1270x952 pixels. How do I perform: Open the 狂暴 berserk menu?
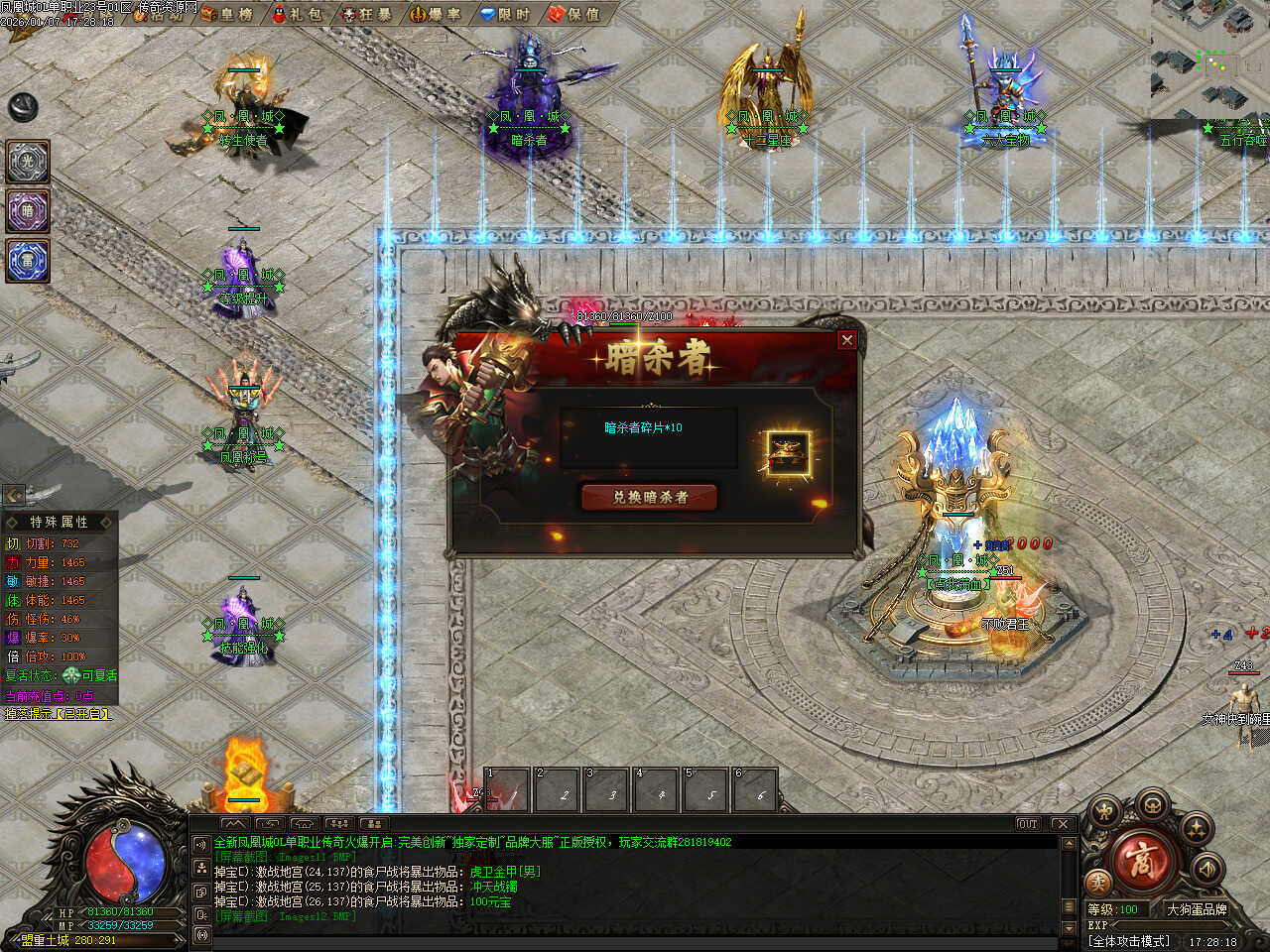(366, 14)
